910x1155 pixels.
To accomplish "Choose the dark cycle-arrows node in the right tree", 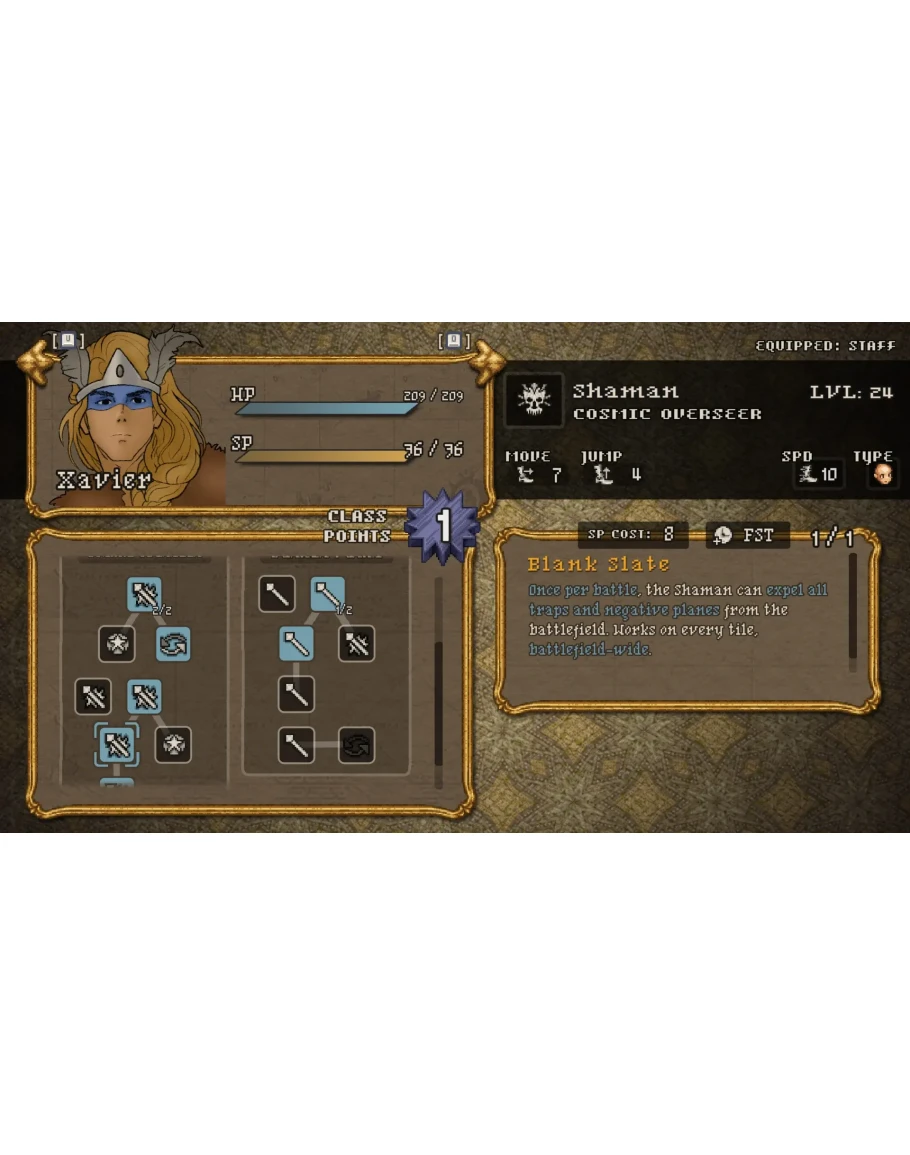I will point(356,745).
